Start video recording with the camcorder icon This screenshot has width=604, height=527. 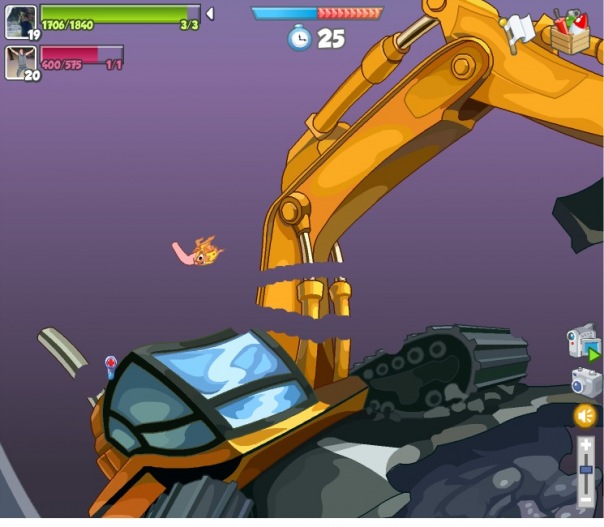[583, 342]
